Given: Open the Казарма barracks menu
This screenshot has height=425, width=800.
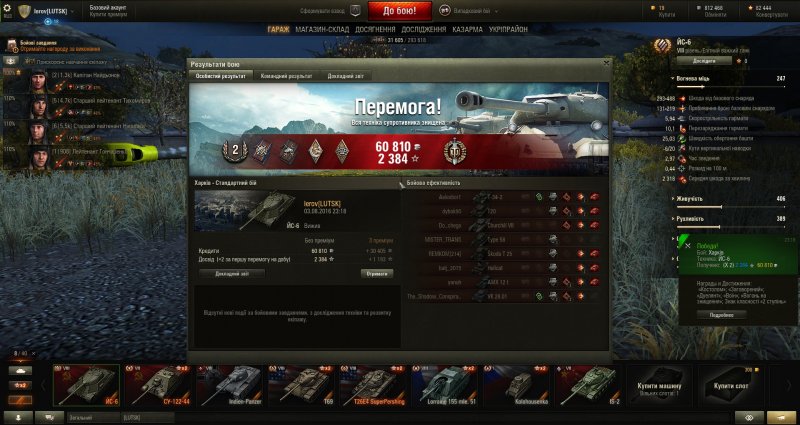Looking at the screenshot, I should click(x=468, y=30).
